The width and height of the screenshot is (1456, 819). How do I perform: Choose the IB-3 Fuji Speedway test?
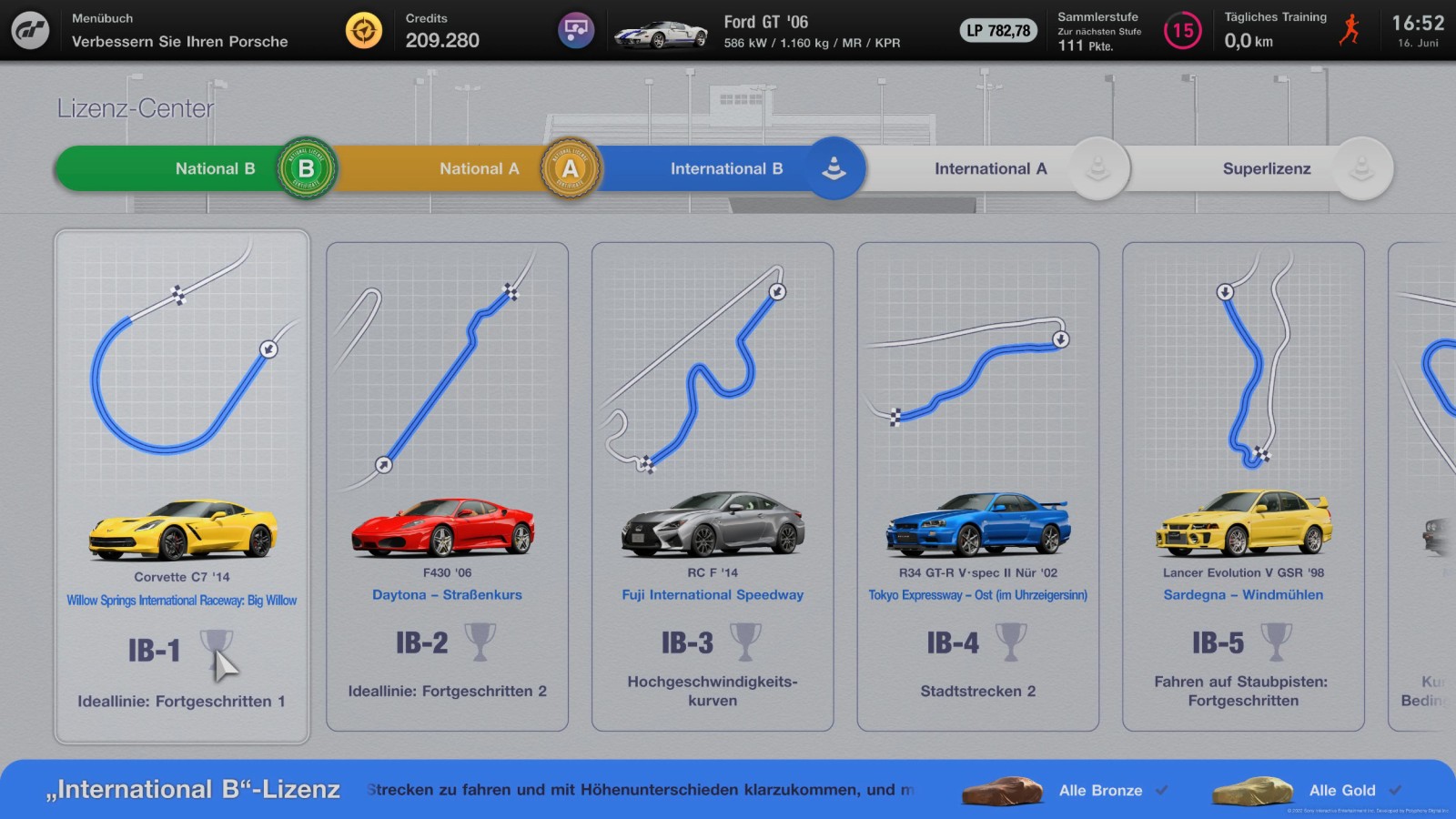pyautogui.click(x=713, y=486)
